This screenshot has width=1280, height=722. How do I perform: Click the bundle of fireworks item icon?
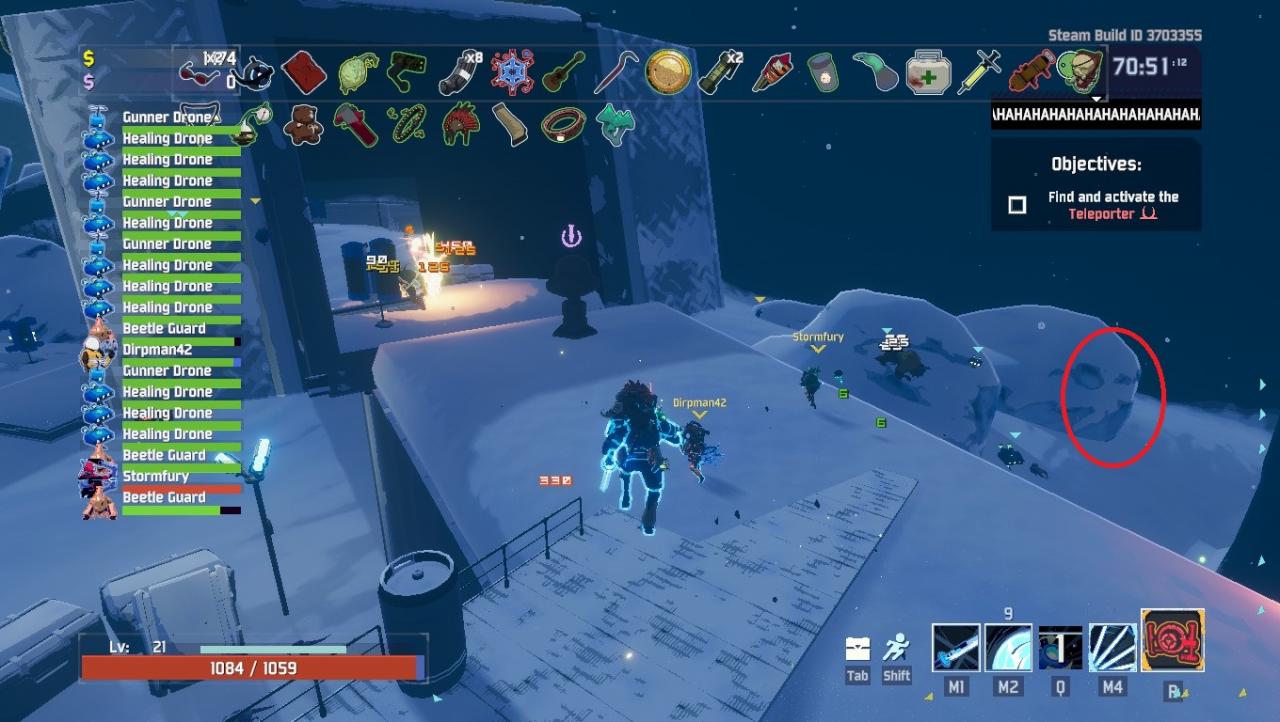pyautogui.click(x=771, y=72)
